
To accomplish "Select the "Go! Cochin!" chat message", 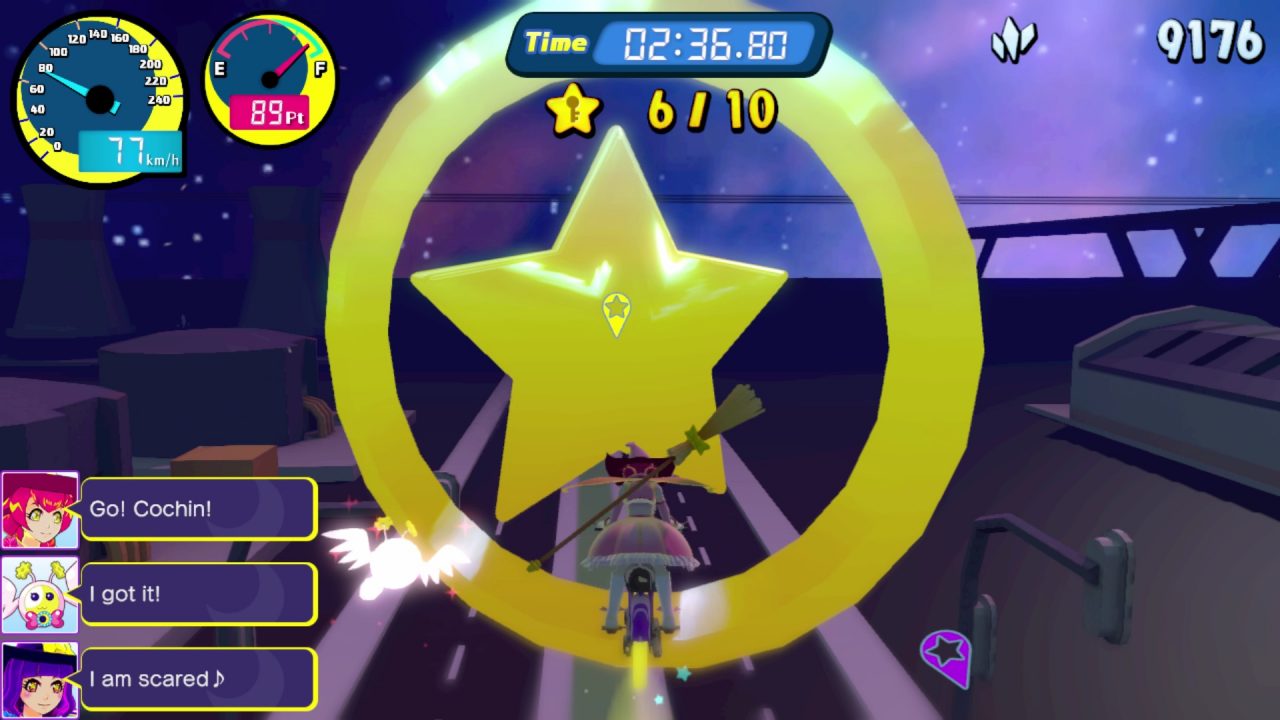I will click(x=198, y=509).
